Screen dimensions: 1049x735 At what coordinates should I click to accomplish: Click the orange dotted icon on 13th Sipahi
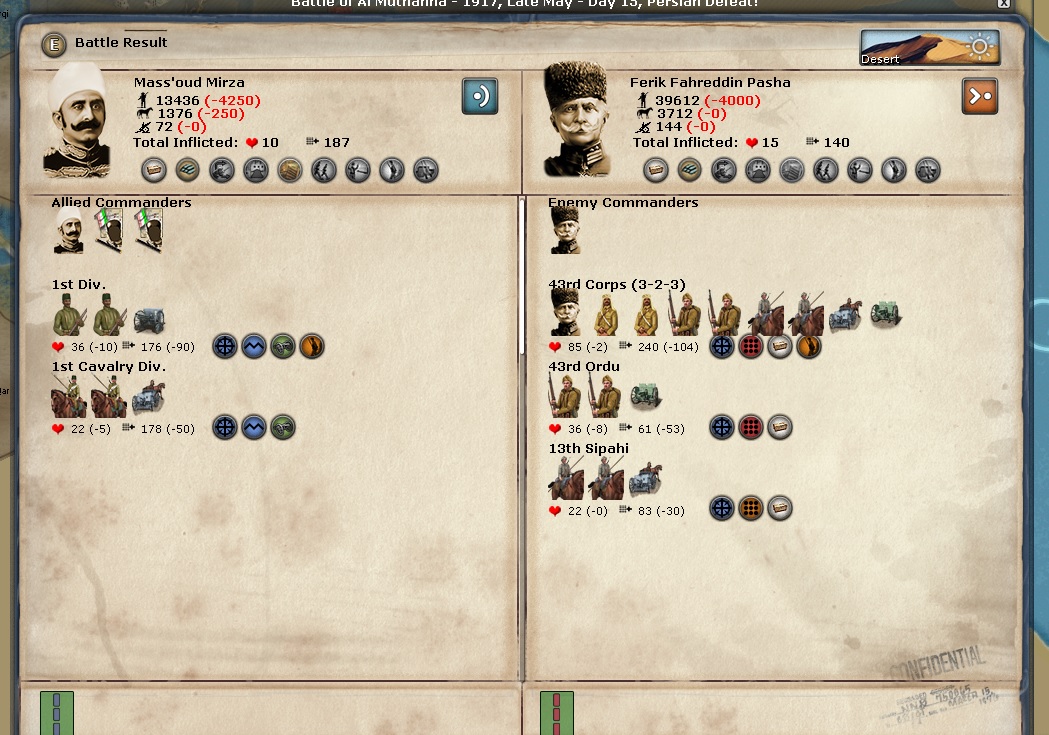tap(750, 509)
